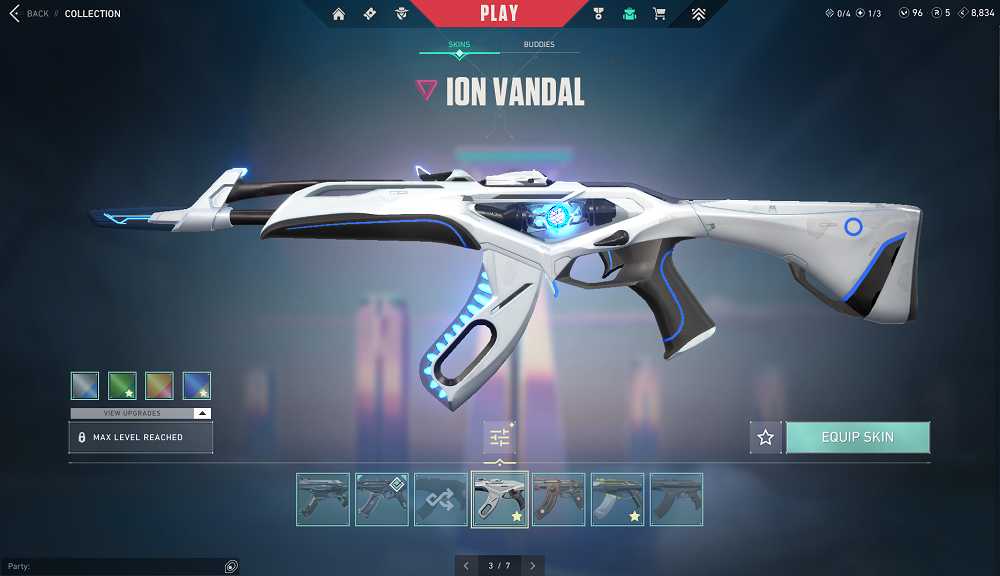Screen dimensions: 1000x576
Task: Select the default white-blue variant swatch
Action: [85, 386]
